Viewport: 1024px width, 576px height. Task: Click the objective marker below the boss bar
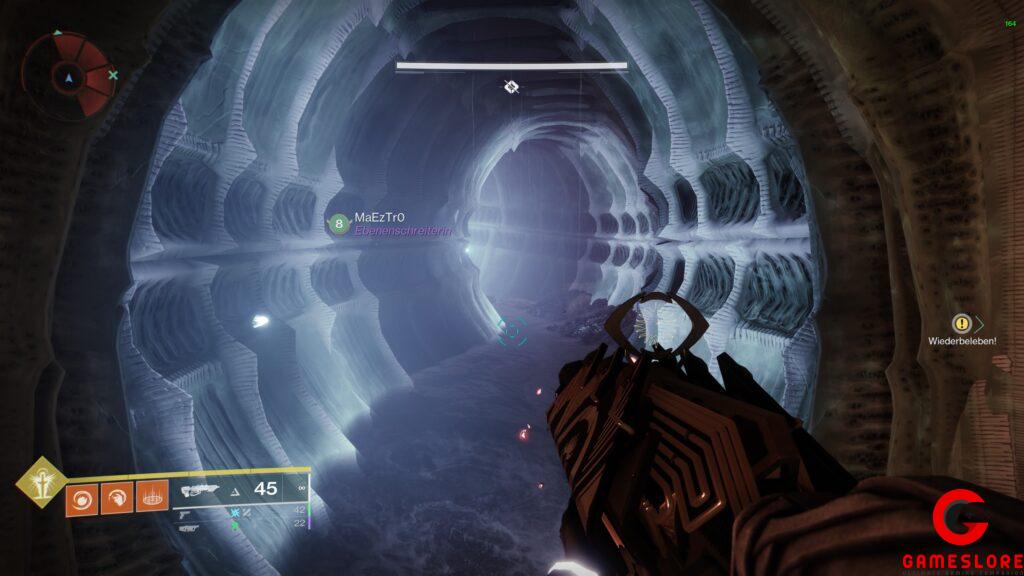click(511, 87)
